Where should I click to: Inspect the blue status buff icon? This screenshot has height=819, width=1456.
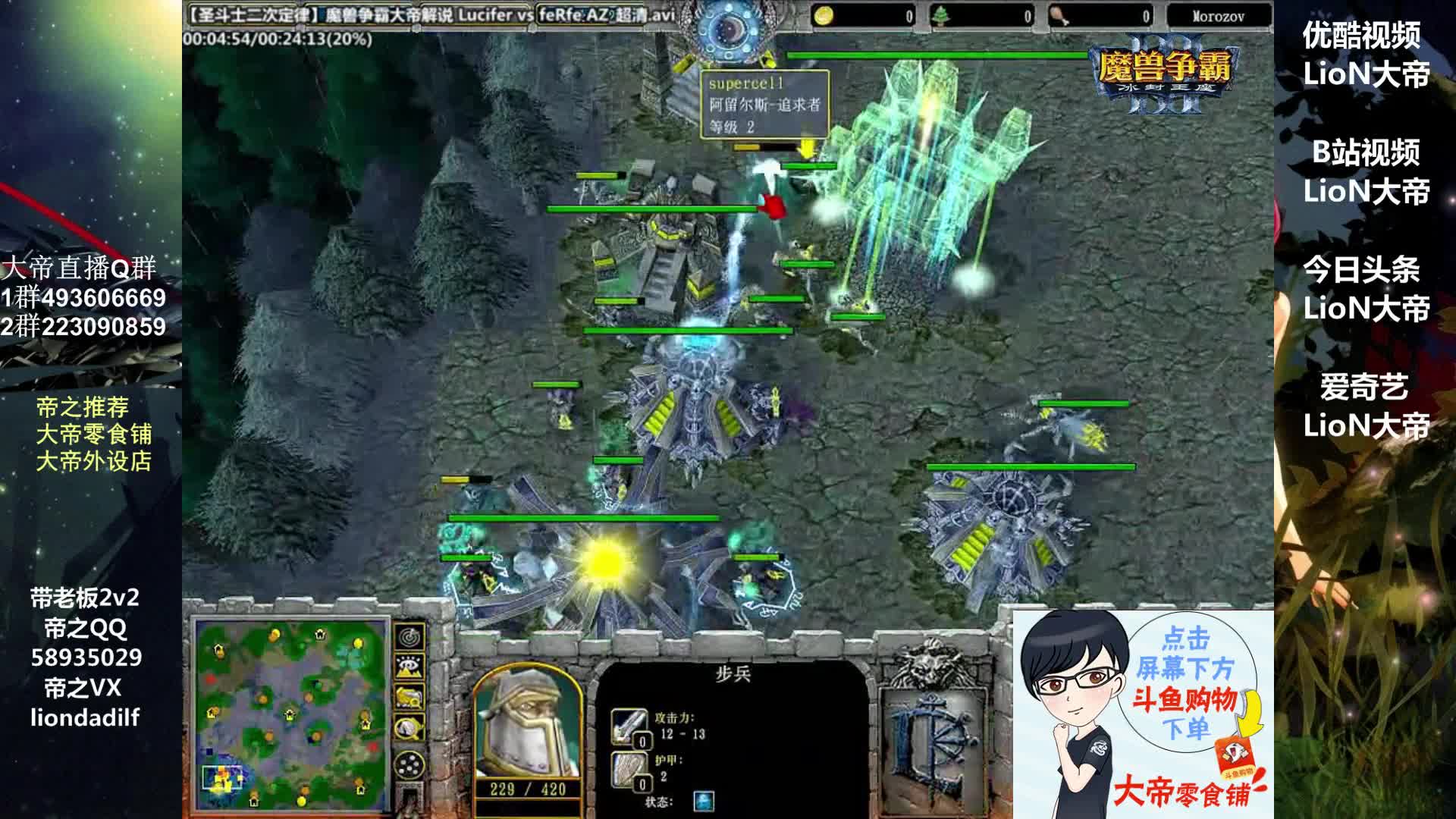[x=703, y=802]
